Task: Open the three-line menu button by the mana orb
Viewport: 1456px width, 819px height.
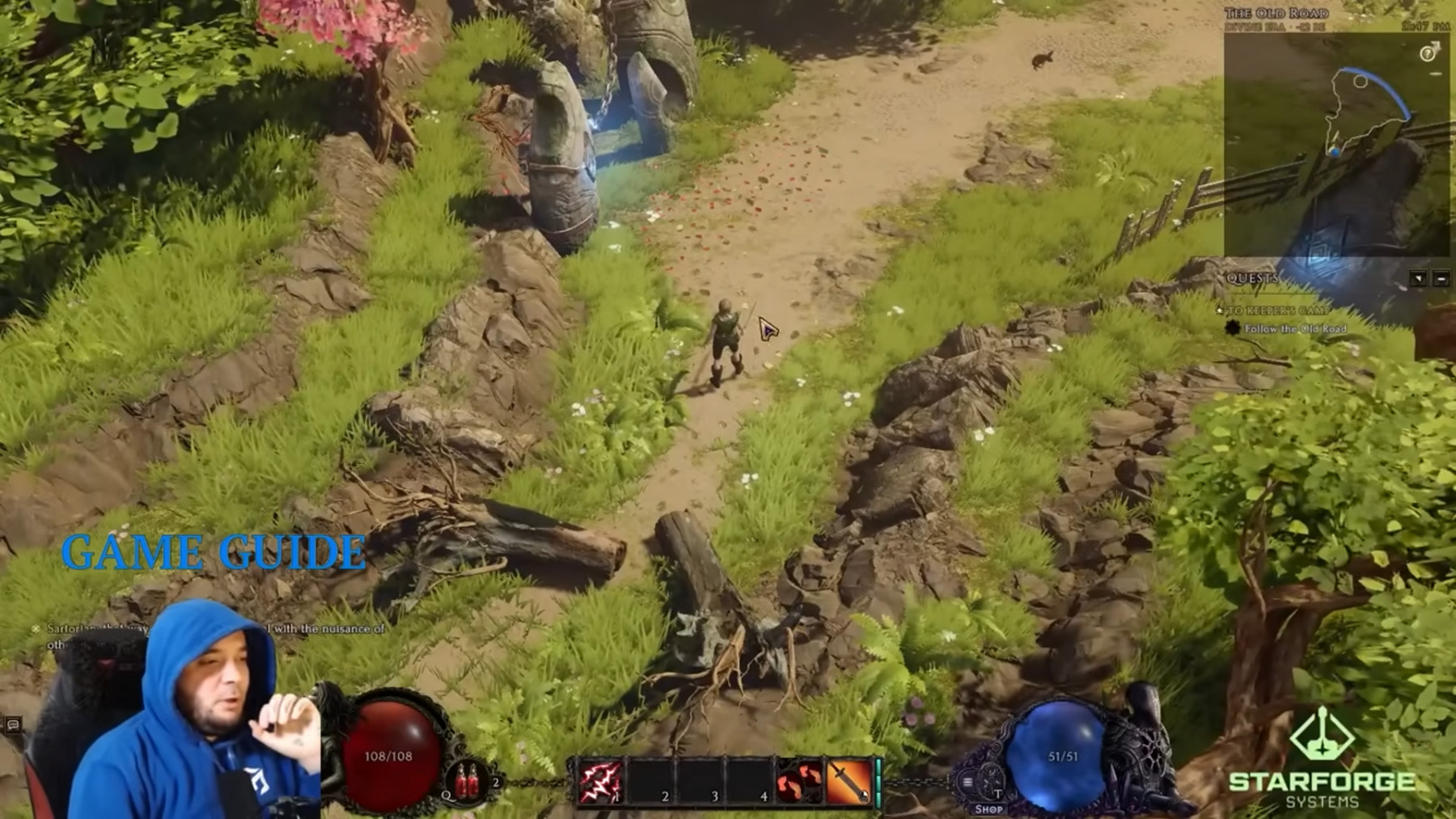Action: click(x=967, y=782)
